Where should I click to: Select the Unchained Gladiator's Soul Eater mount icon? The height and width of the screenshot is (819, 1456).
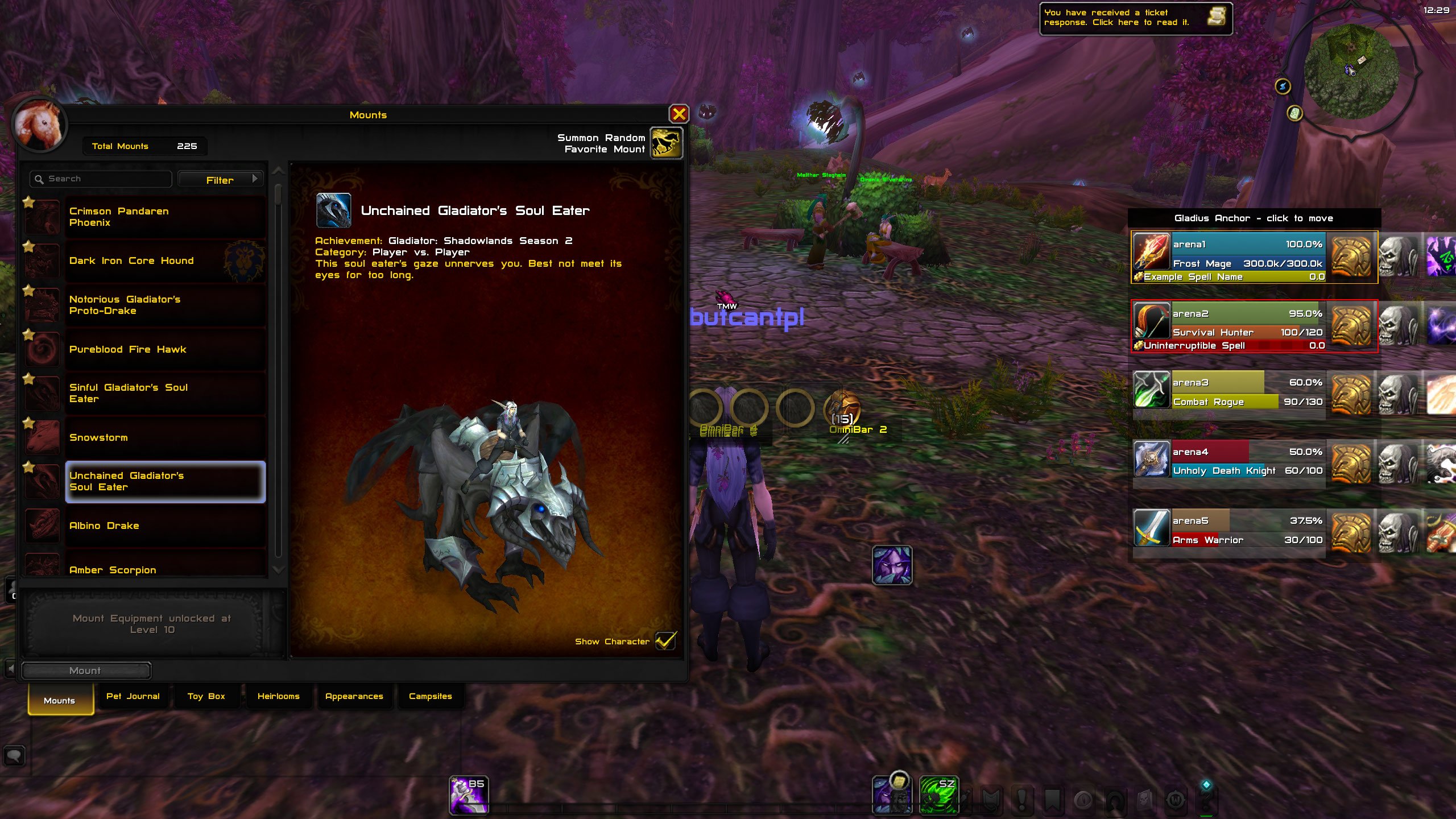click(x=43, y=481)
